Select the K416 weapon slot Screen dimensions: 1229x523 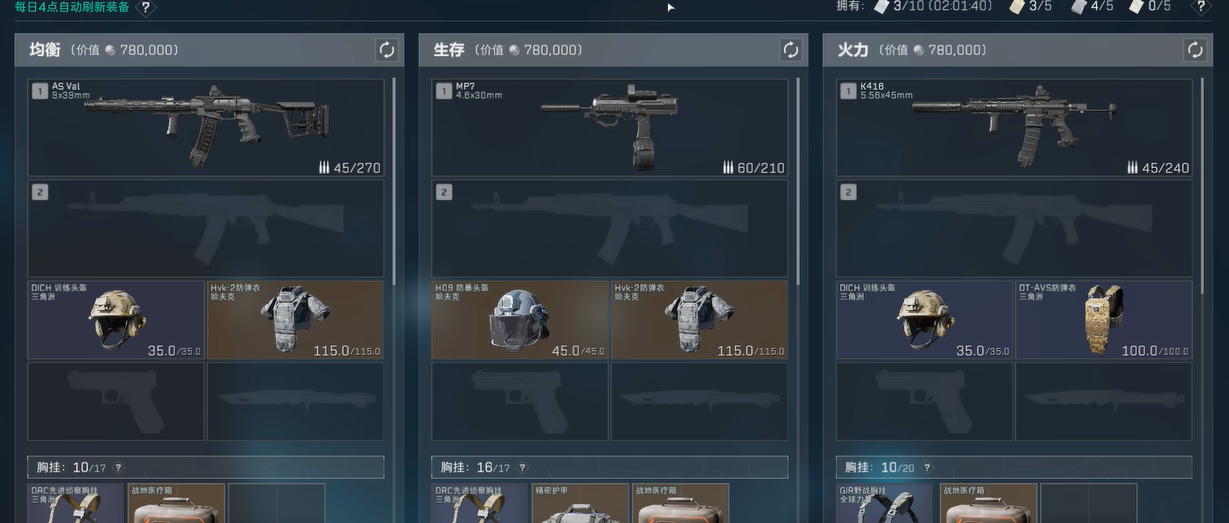click(1014, 127)
